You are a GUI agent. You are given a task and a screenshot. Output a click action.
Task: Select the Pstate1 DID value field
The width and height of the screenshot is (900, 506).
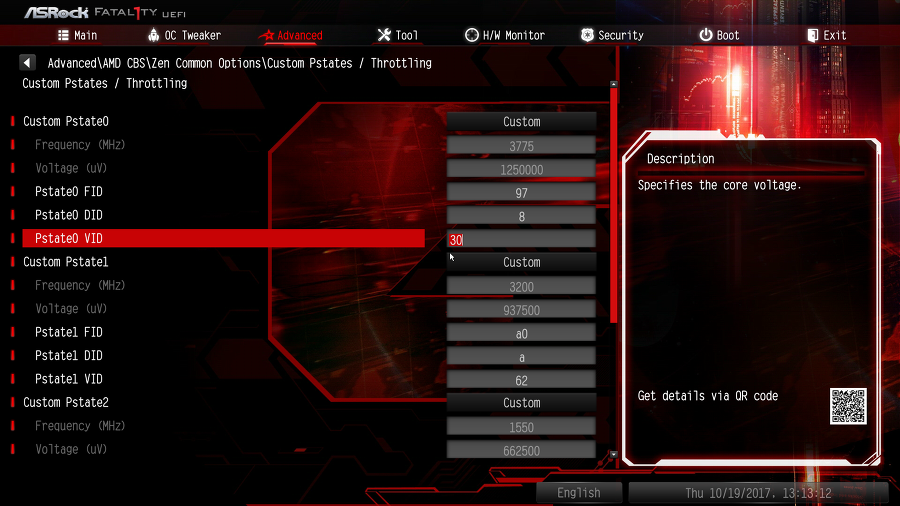pyautogui.click(x=521, y=356)
